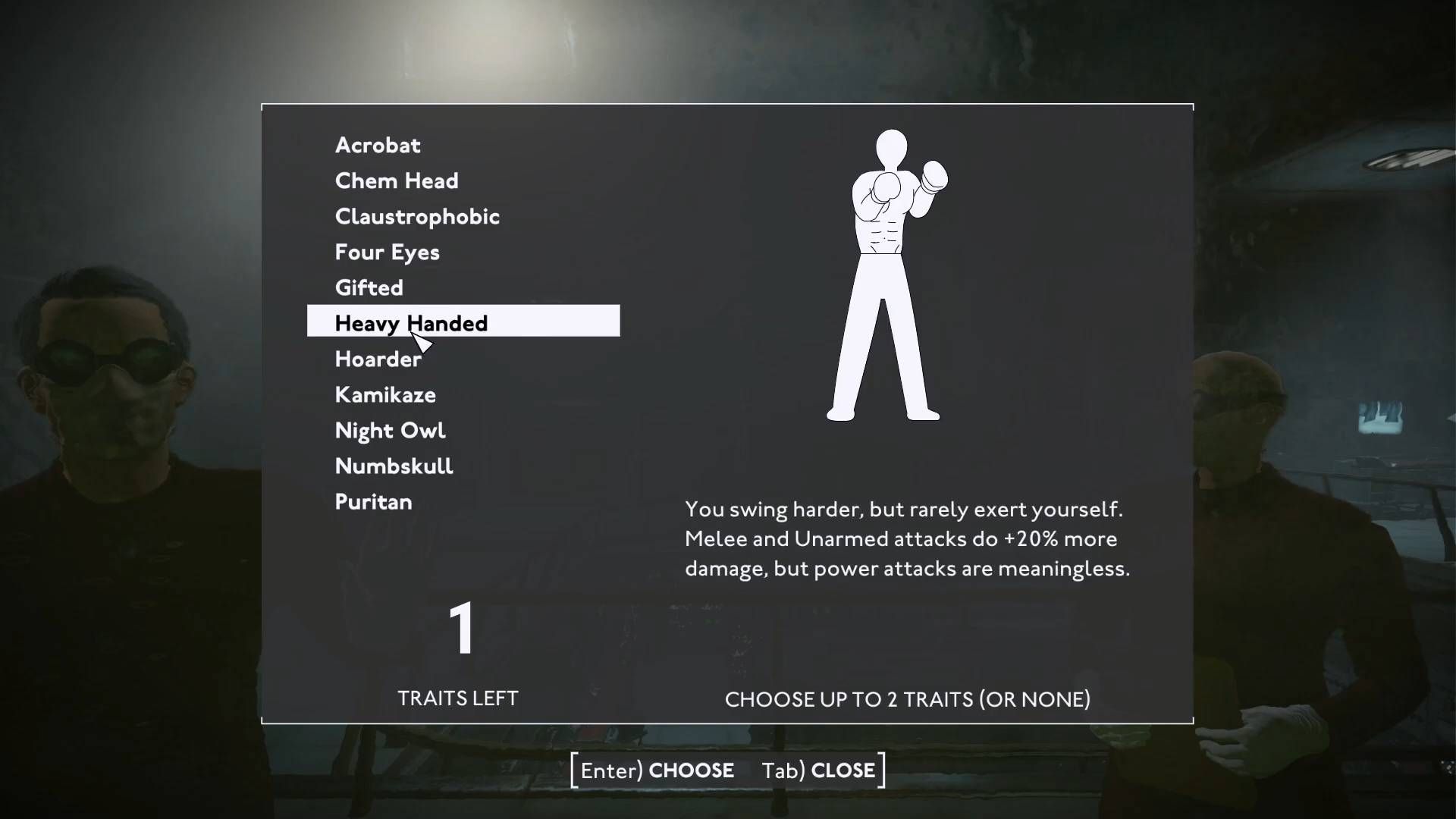The height and width of the screenshot is (819, 1456).
Task: Click the boxing character illustration
Action: [x=887, y=273]
